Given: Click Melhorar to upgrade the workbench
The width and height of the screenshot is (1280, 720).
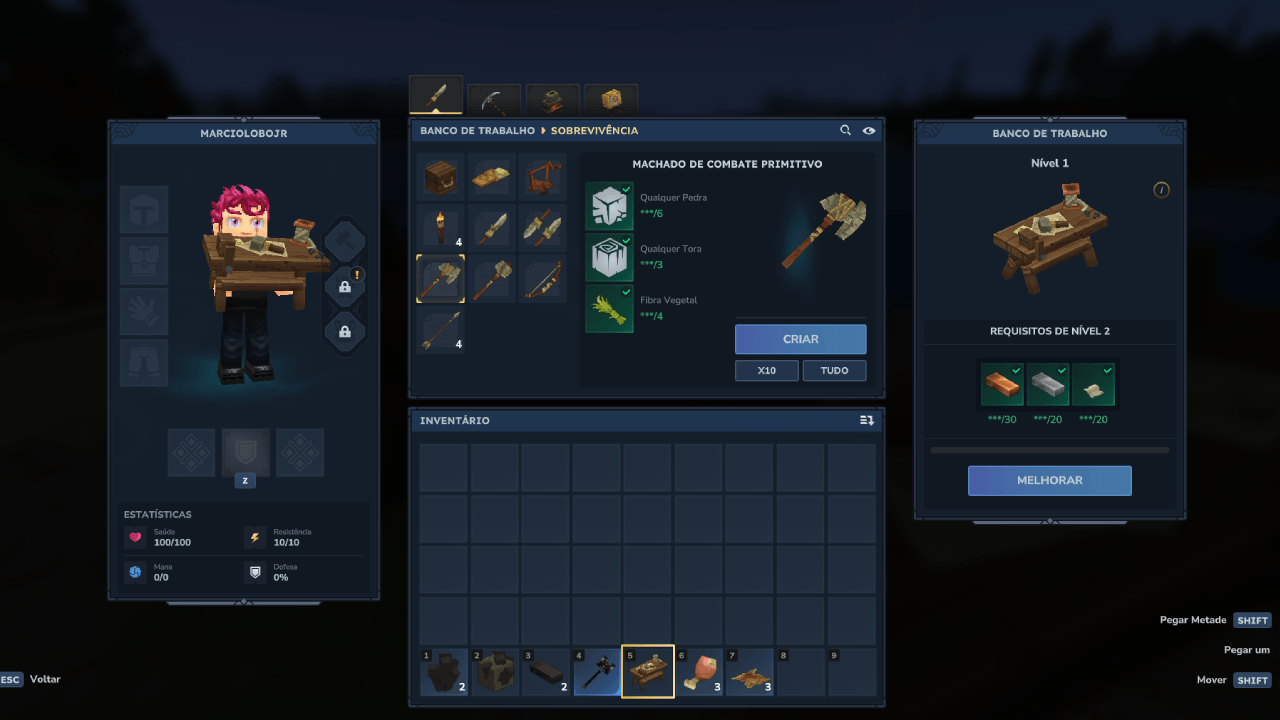Looking at the screenshot, I should pos(1049,480).
